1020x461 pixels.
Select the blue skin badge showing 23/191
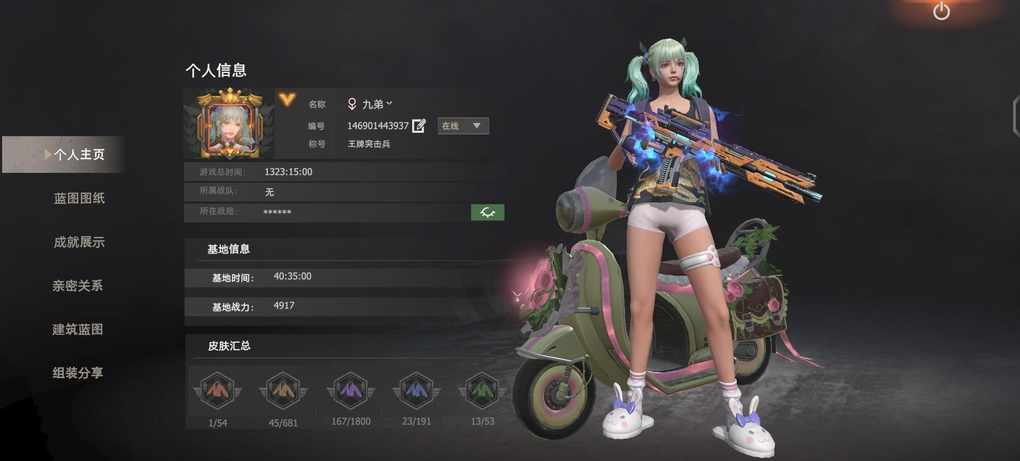tap(415, 390)
